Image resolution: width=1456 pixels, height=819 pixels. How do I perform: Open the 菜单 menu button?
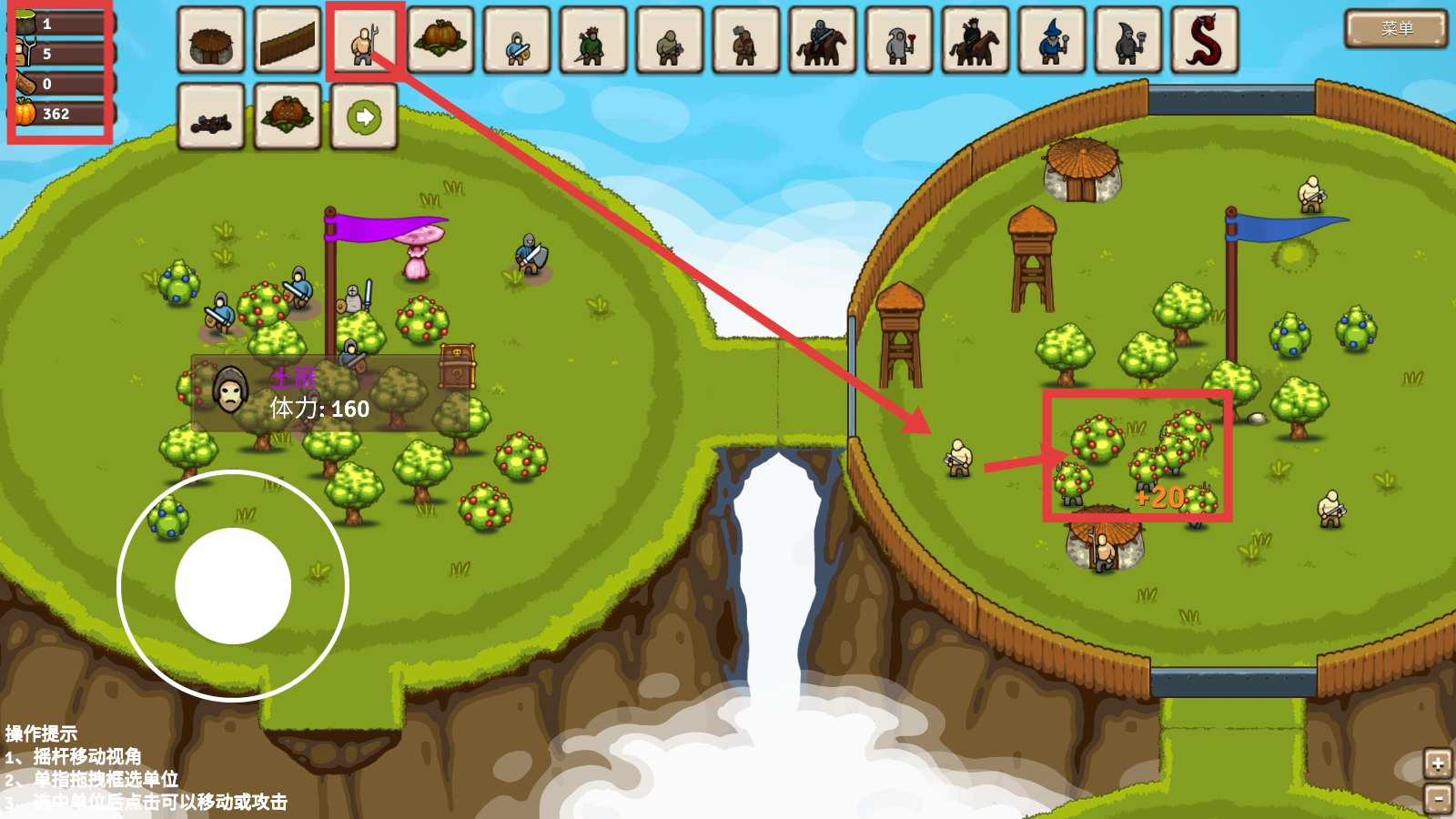(x=1396, y=29)
